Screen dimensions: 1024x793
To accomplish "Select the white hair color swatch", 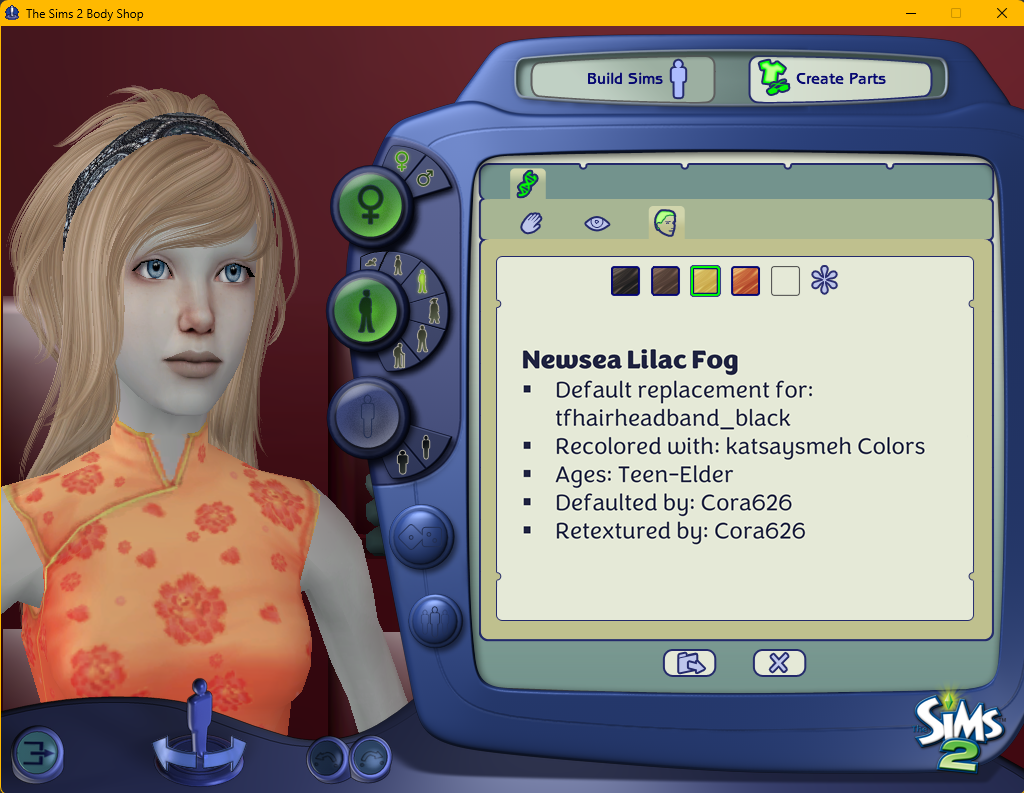I will click(x=785, y=281).
